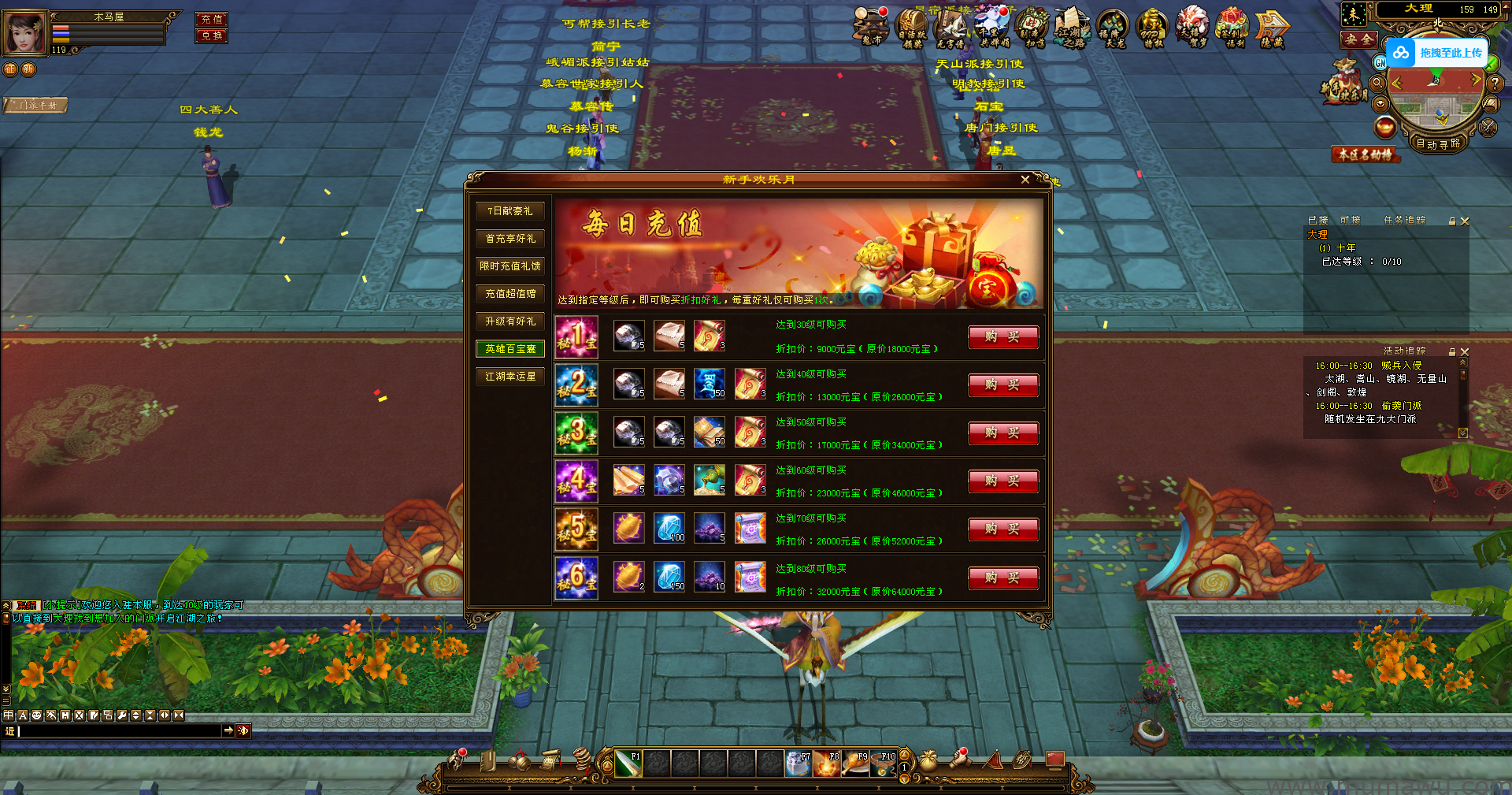Buy the level 30 treasure pack for 9000元宝
This screenshot has width=1512, height=795.
(x=1002, y=337)
